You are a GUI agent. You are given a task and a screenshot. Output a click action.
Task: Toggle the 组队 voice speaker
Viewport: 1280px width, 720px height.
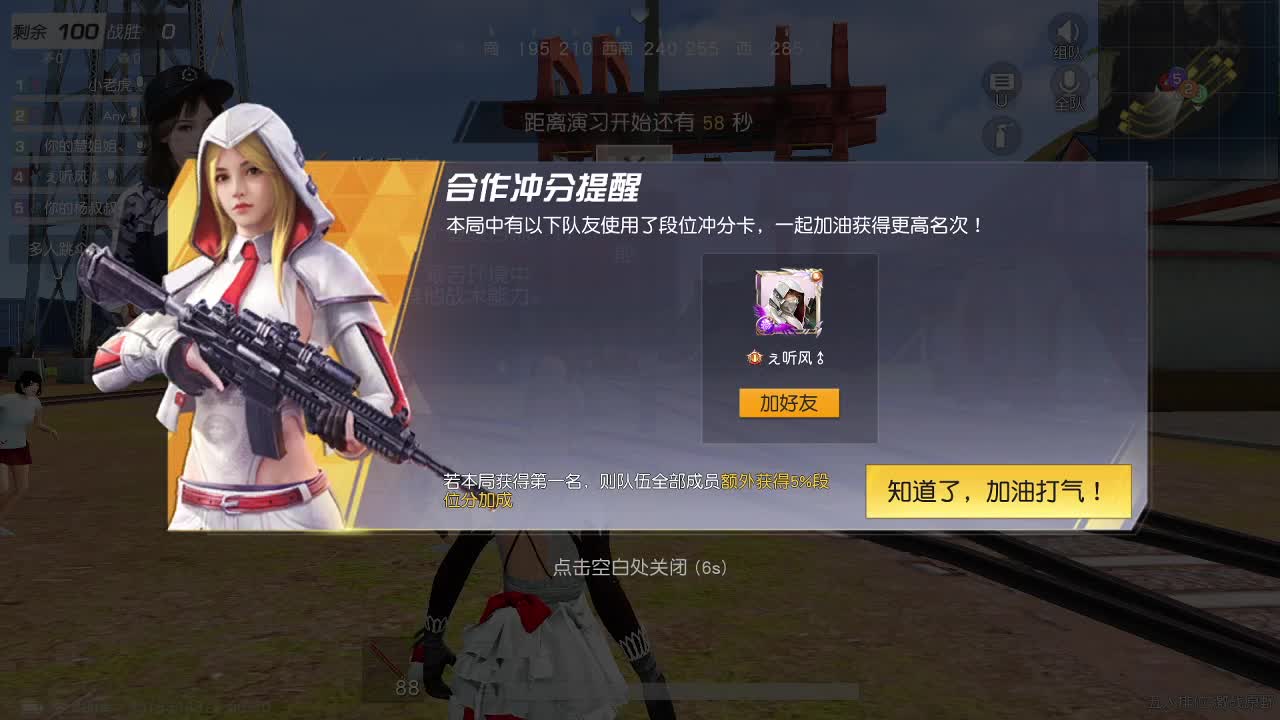click(1066, 31)
